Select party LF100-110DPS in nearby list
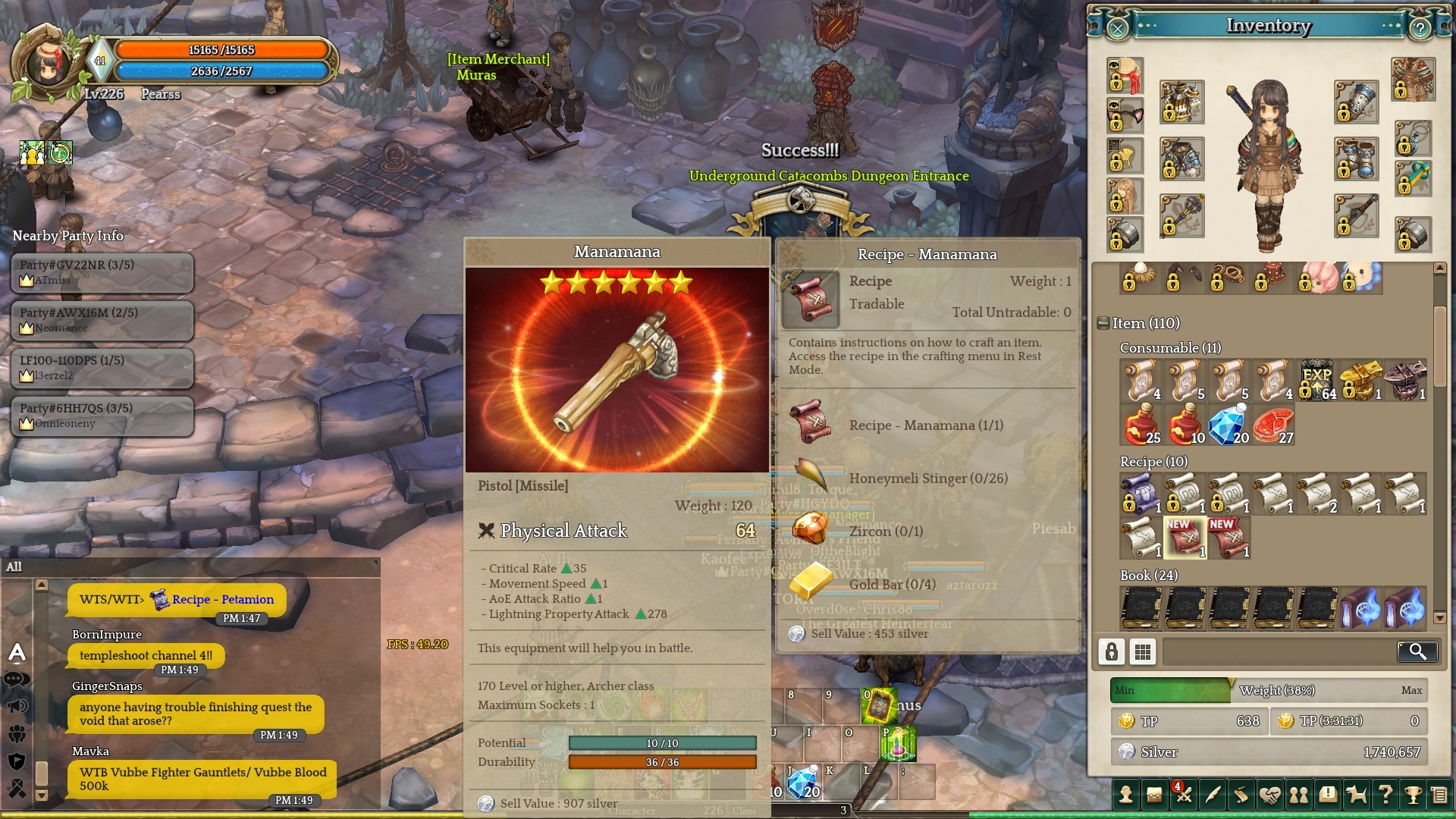This screenshot has width=1456, height=819. click(x=102, y=368)
